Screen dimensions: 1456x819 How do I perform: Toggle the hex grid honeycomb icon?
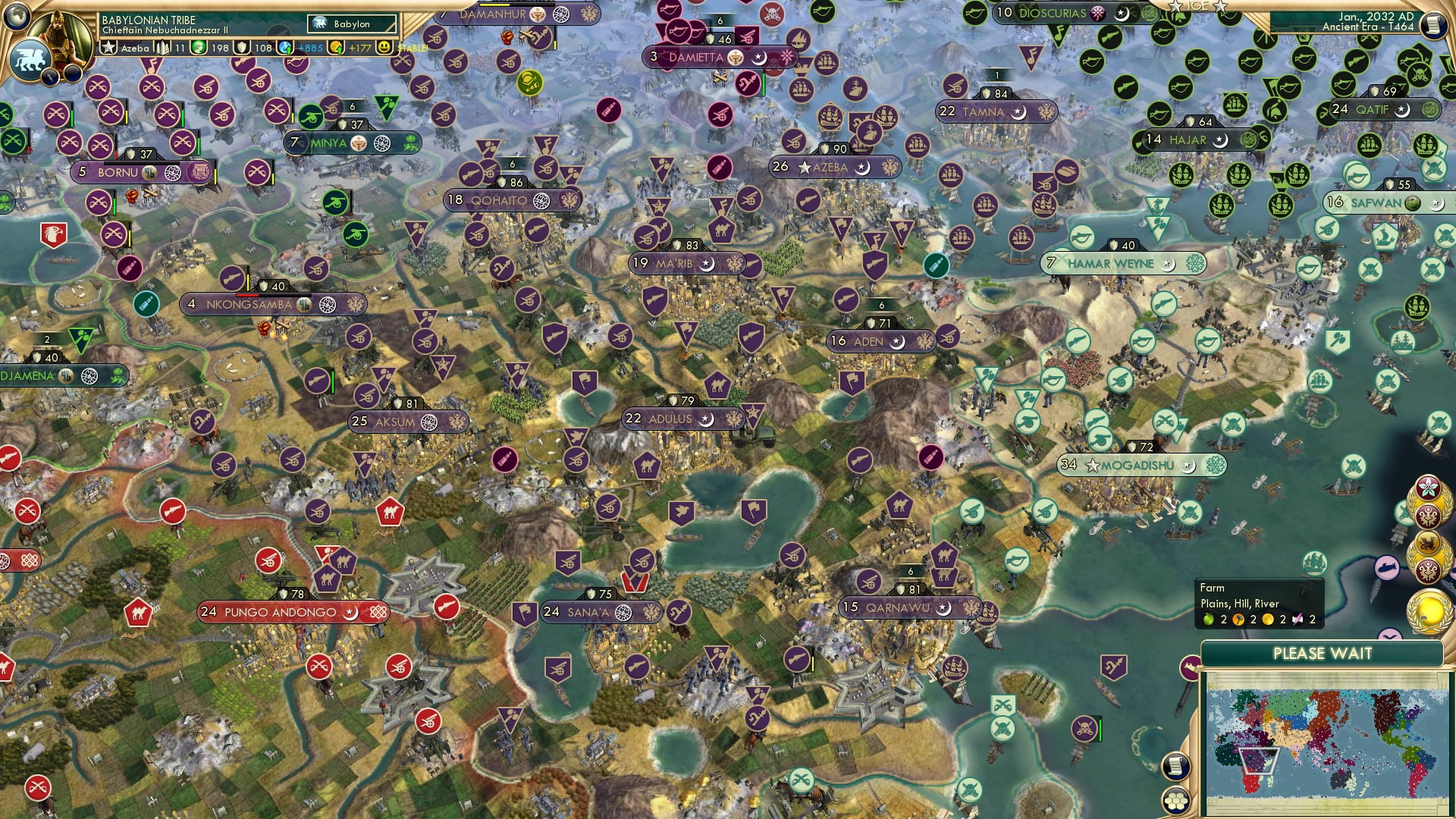[1175, 800]
